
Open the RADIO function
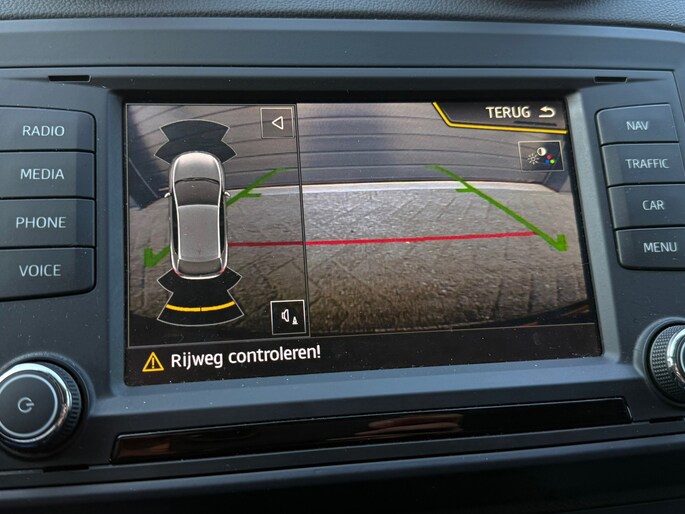click(44, 130)
